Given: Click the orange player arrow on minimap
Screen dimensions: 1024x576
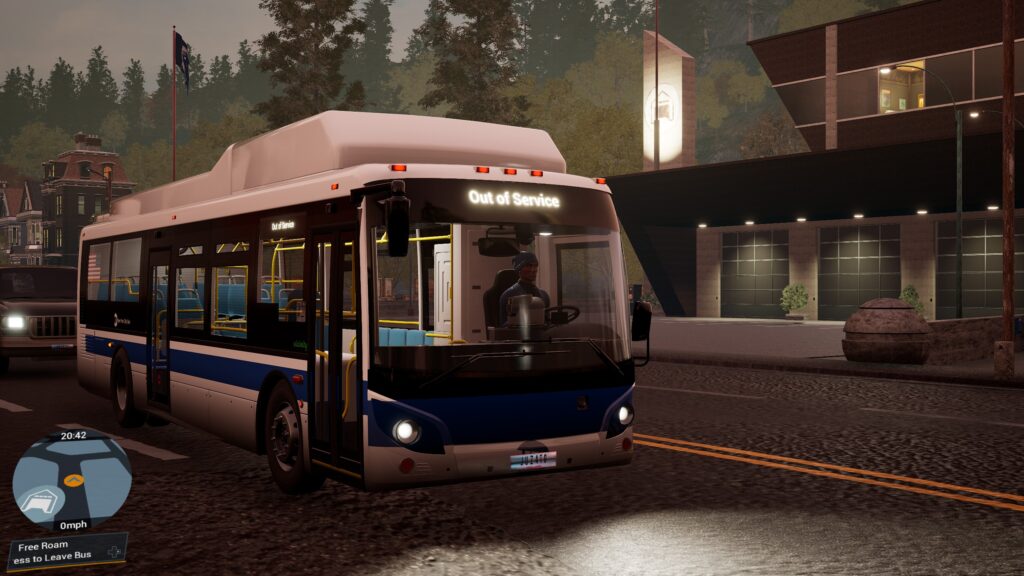Looking at the screenshot, I should pos(72,480).
